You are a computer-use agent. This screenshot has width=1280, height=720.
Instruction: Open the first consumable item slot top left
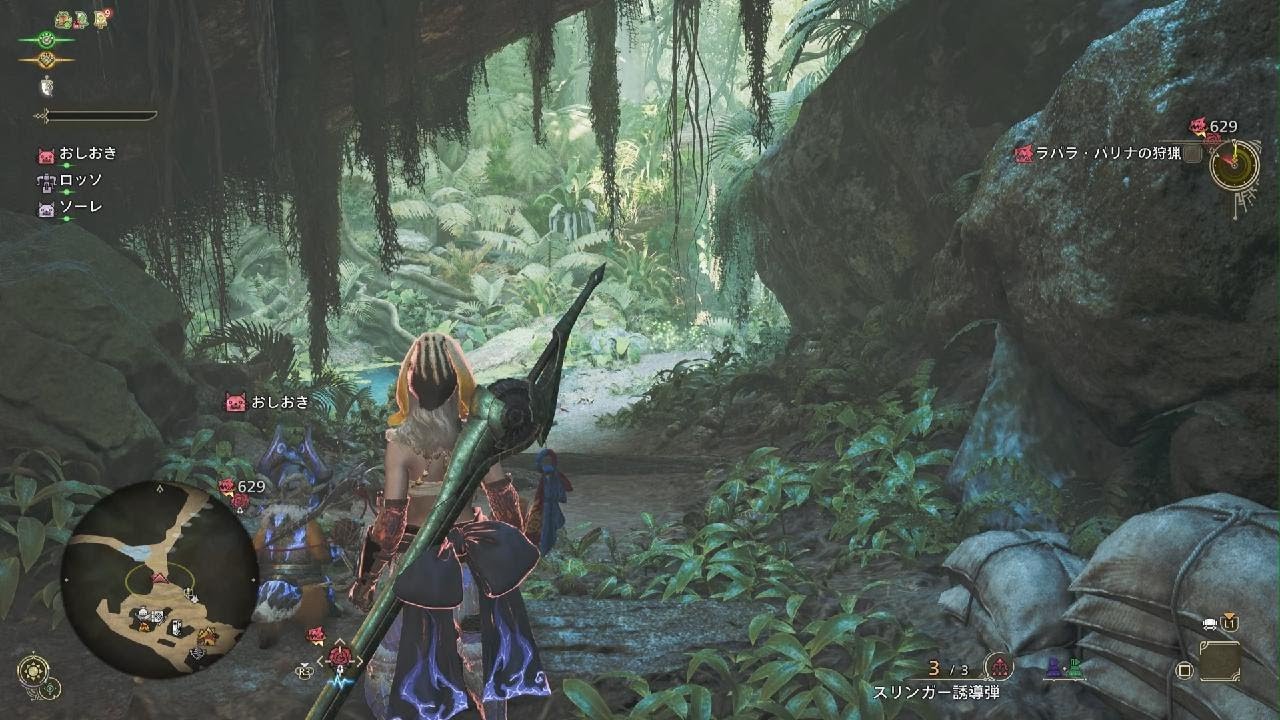coord(62,18)
